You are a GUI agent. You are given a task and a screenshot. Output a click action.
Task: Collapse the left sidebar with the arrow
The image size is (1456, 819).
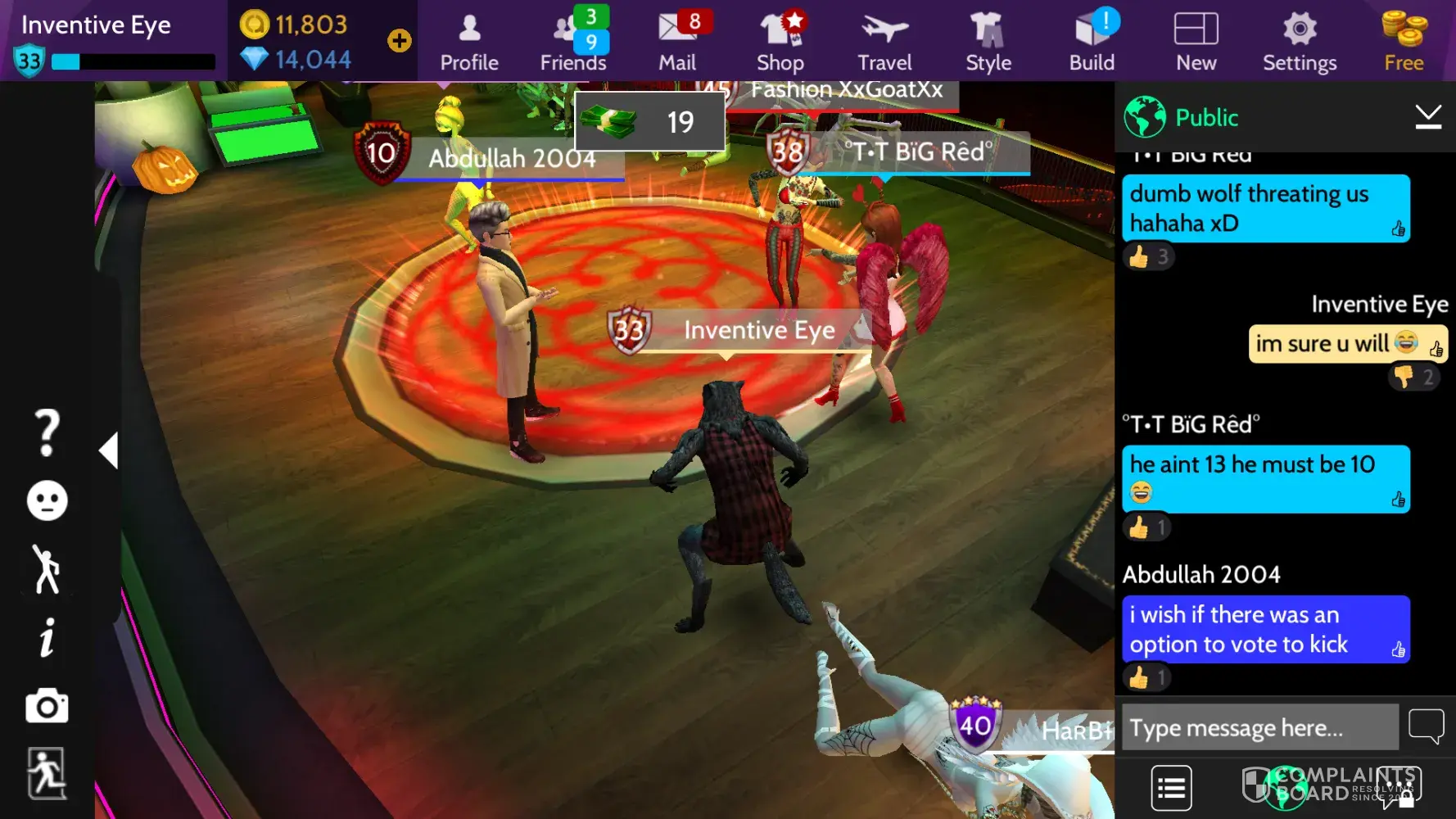click(x=109, y=450)
